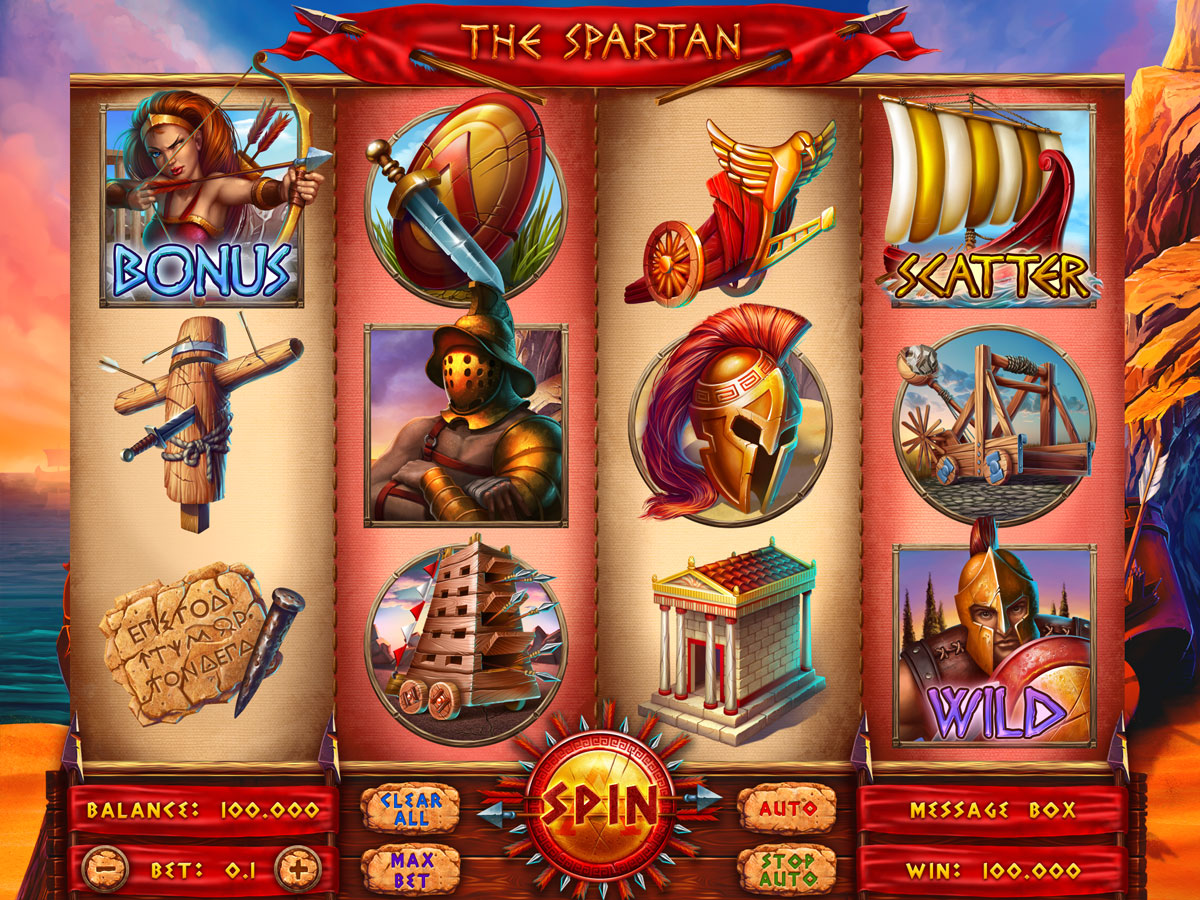Select the Max Bet button
This screenshot has height=900, width=1200.
pyautogui.click(x=410, y=870)
